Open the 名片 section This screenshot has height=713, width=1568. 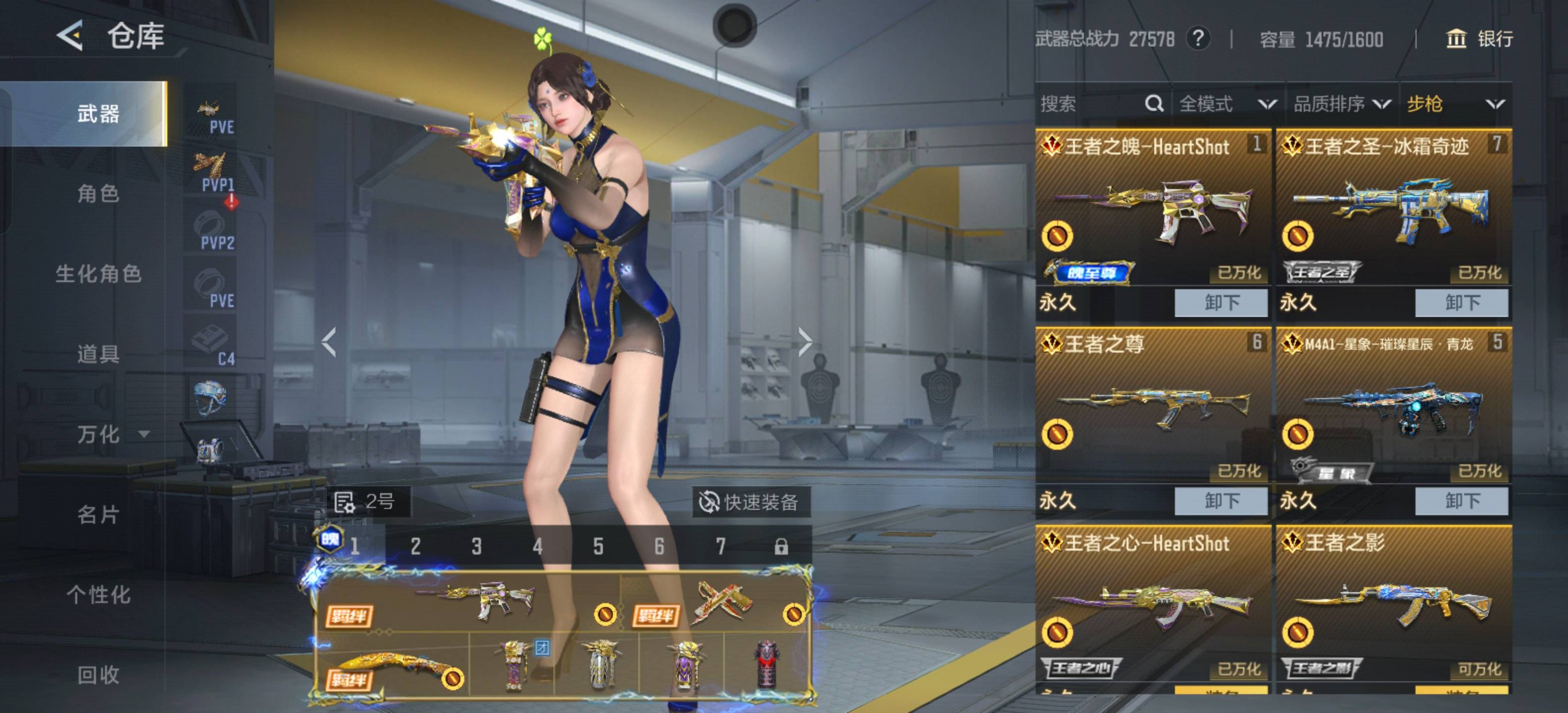(98, 514)
